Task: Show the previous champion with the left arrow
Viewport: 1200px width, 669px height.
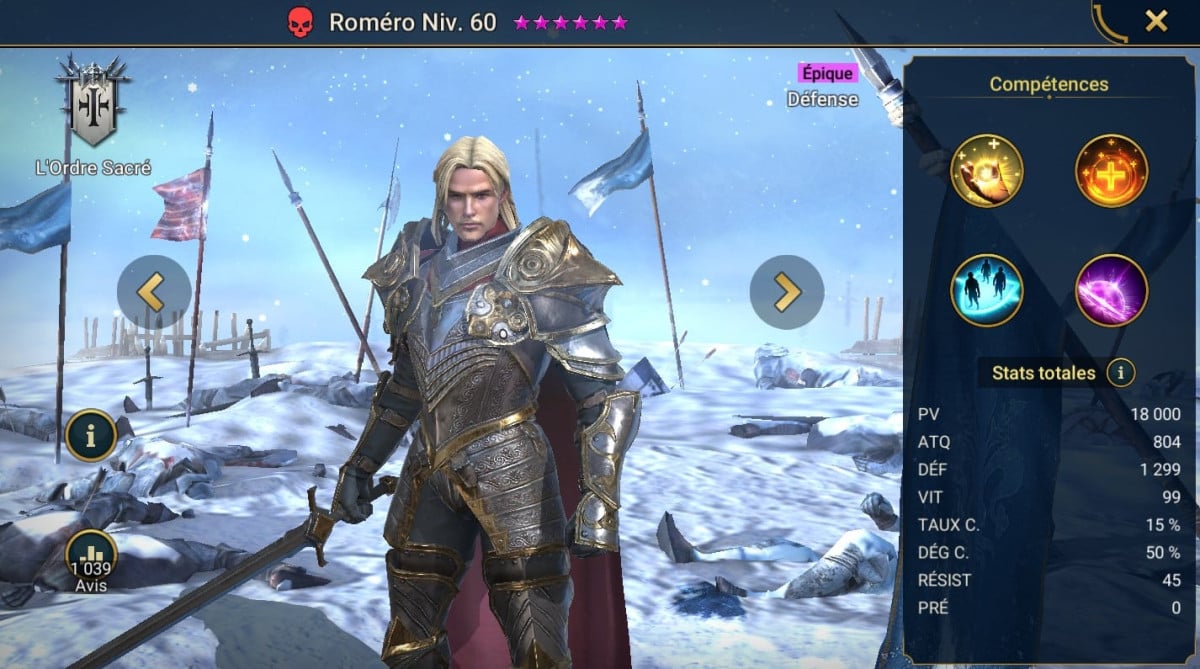Action: coord(154,292)
